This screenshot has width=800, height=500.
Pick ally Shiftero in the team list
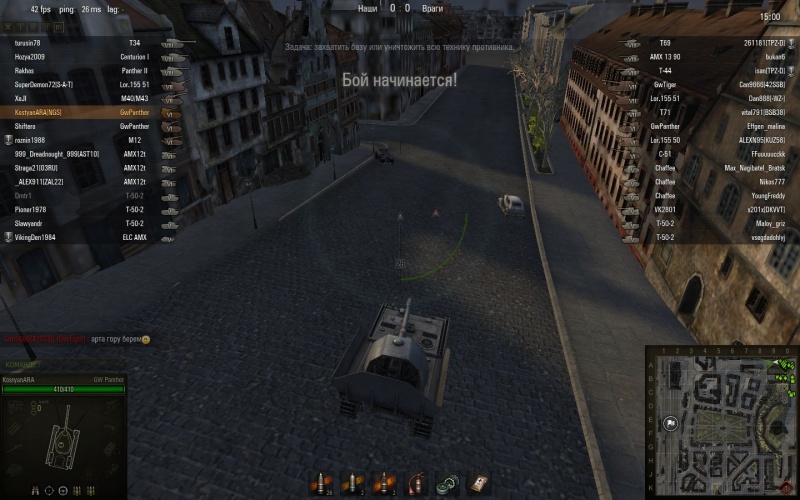29,127
